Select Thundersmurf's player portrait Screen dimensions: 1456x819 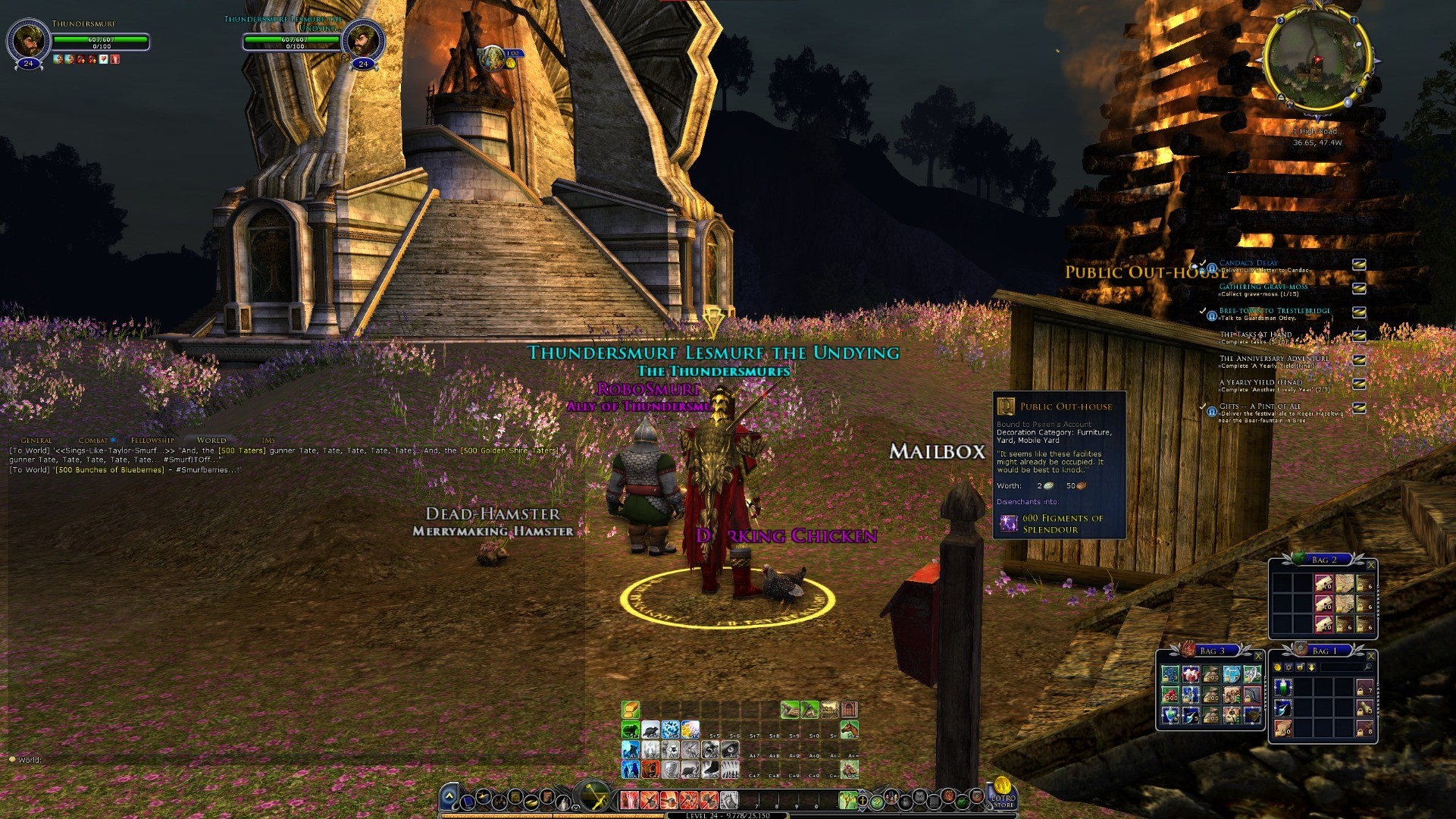(28, 38)
